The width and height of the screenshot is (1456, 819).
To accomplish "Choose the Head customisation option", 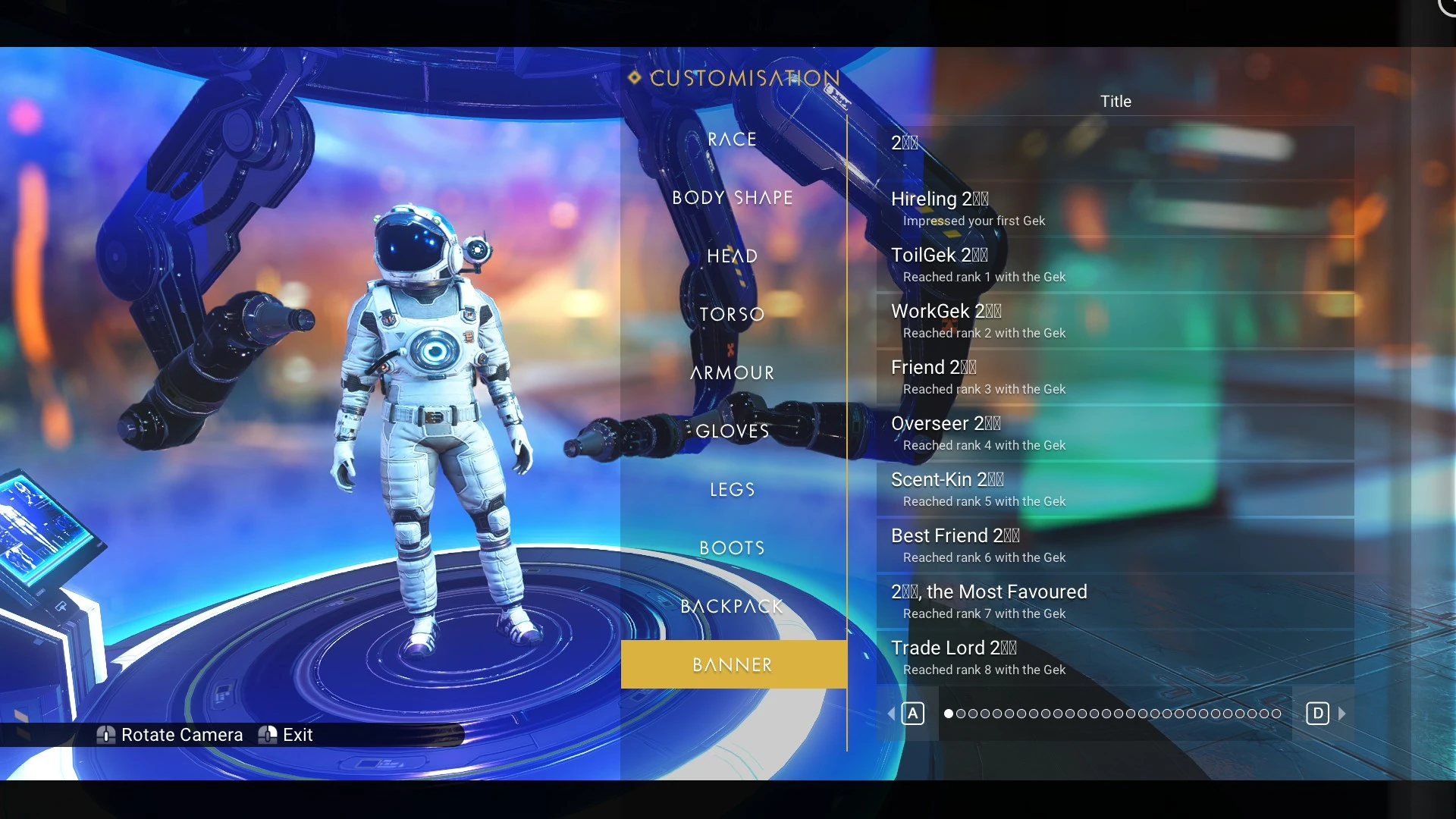I will click(732, 256).
